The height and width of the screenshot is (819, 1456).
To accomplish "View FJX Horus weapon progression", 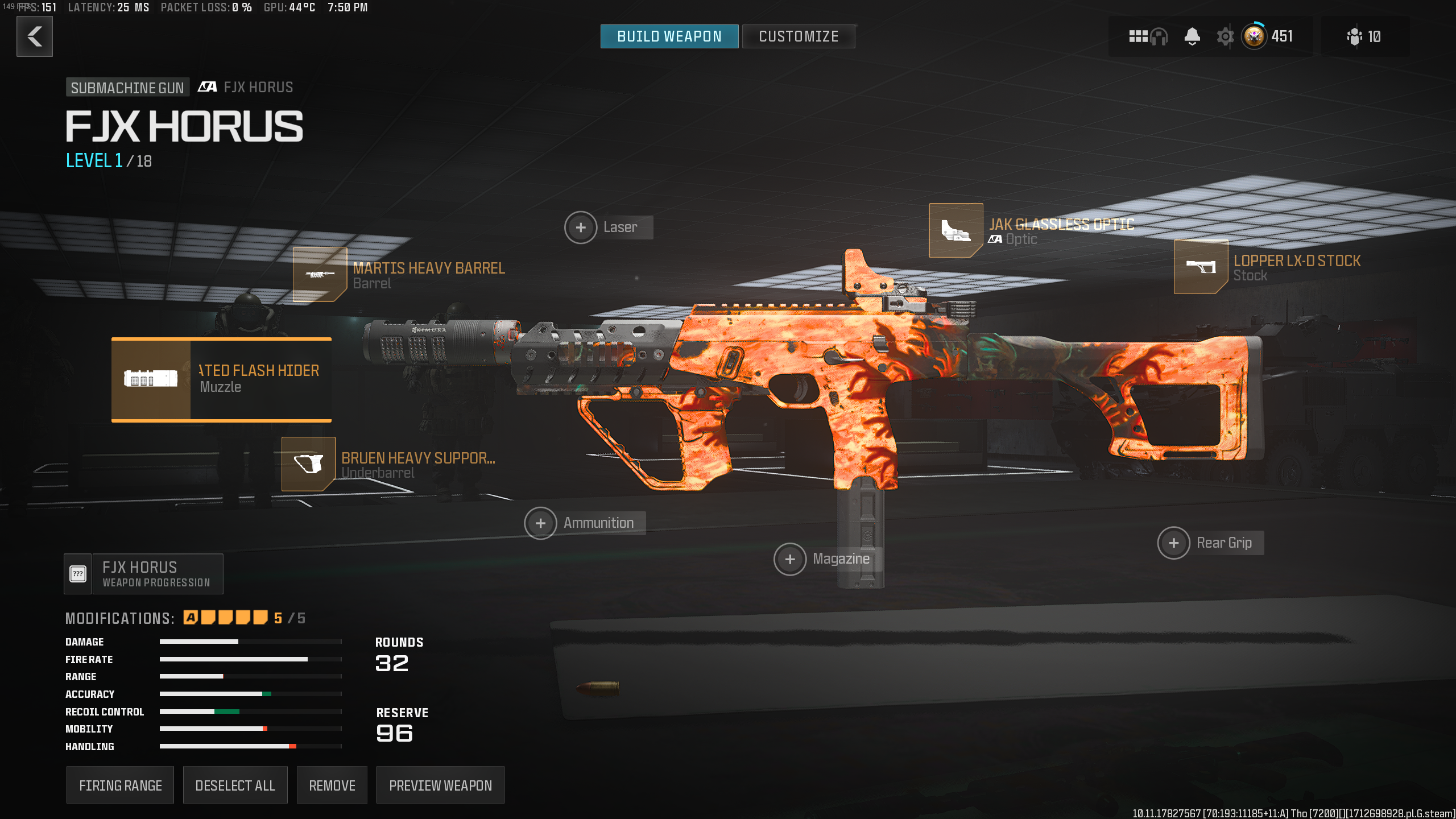I will [x=144, y=574].
